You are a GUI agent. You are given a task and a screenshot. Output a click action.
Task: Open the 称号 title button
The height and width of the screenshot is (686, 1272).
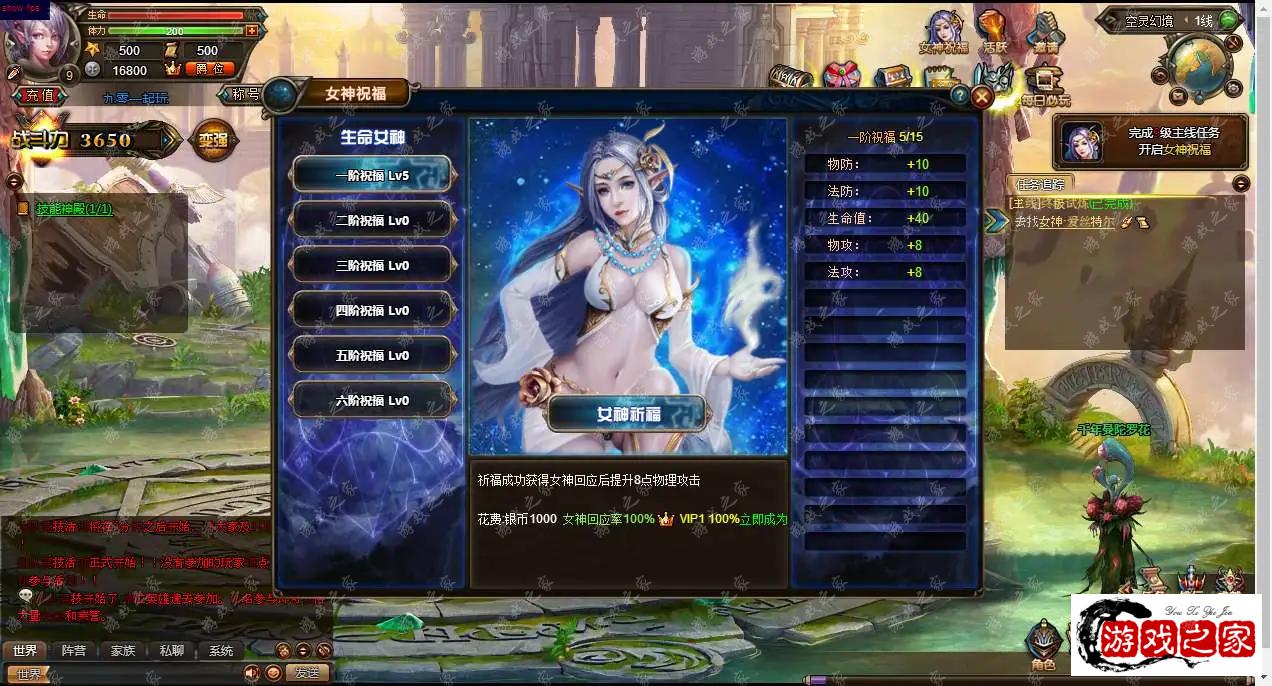pos(245,95)
